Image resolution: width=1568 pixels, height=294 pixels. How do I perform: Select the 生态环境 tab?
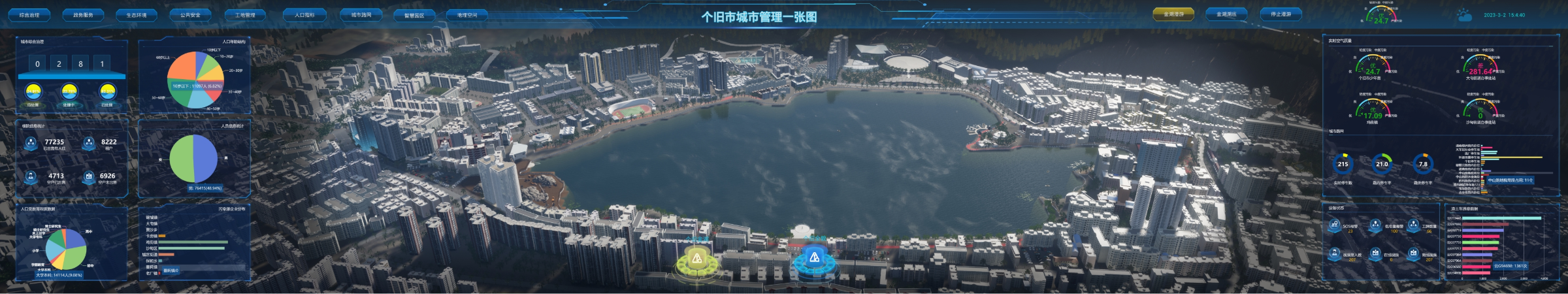tap(137, 14)
